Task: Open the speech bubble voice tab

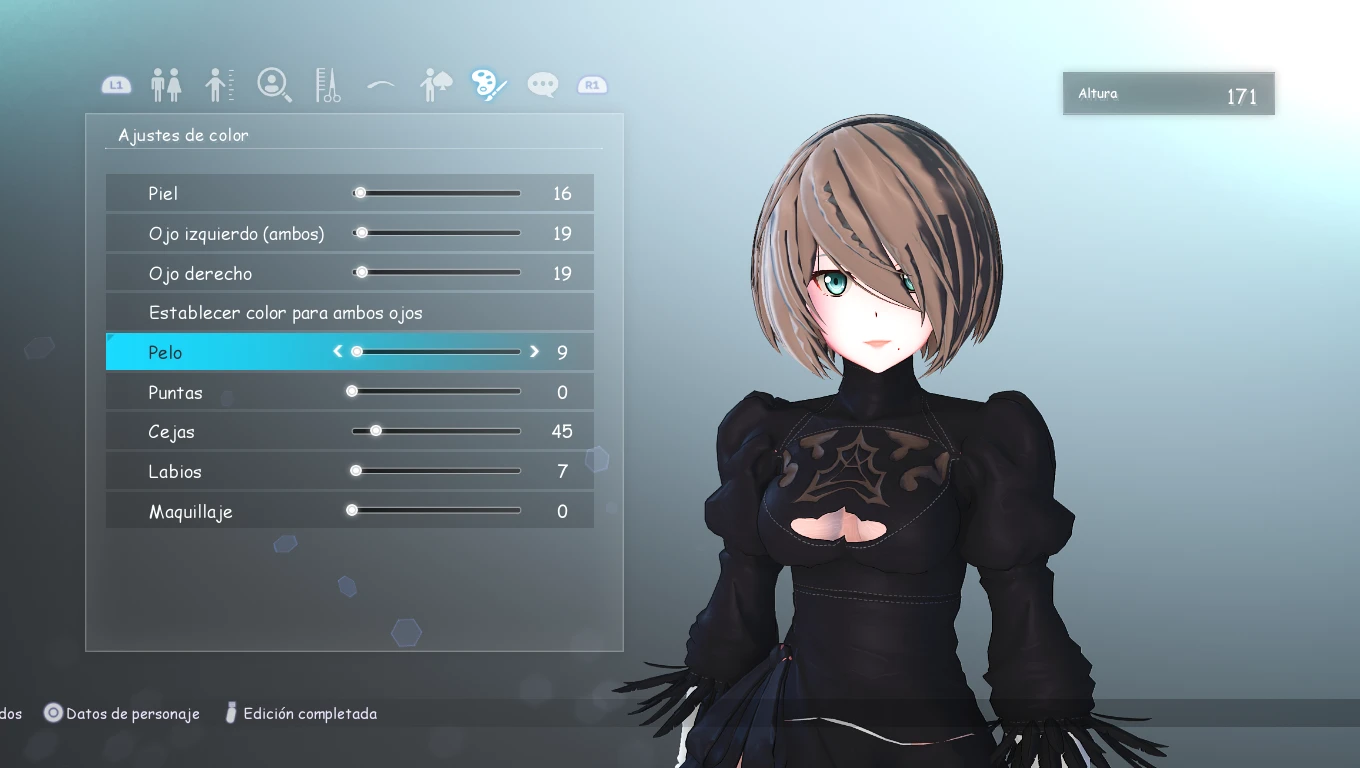Action: point(543,85)
